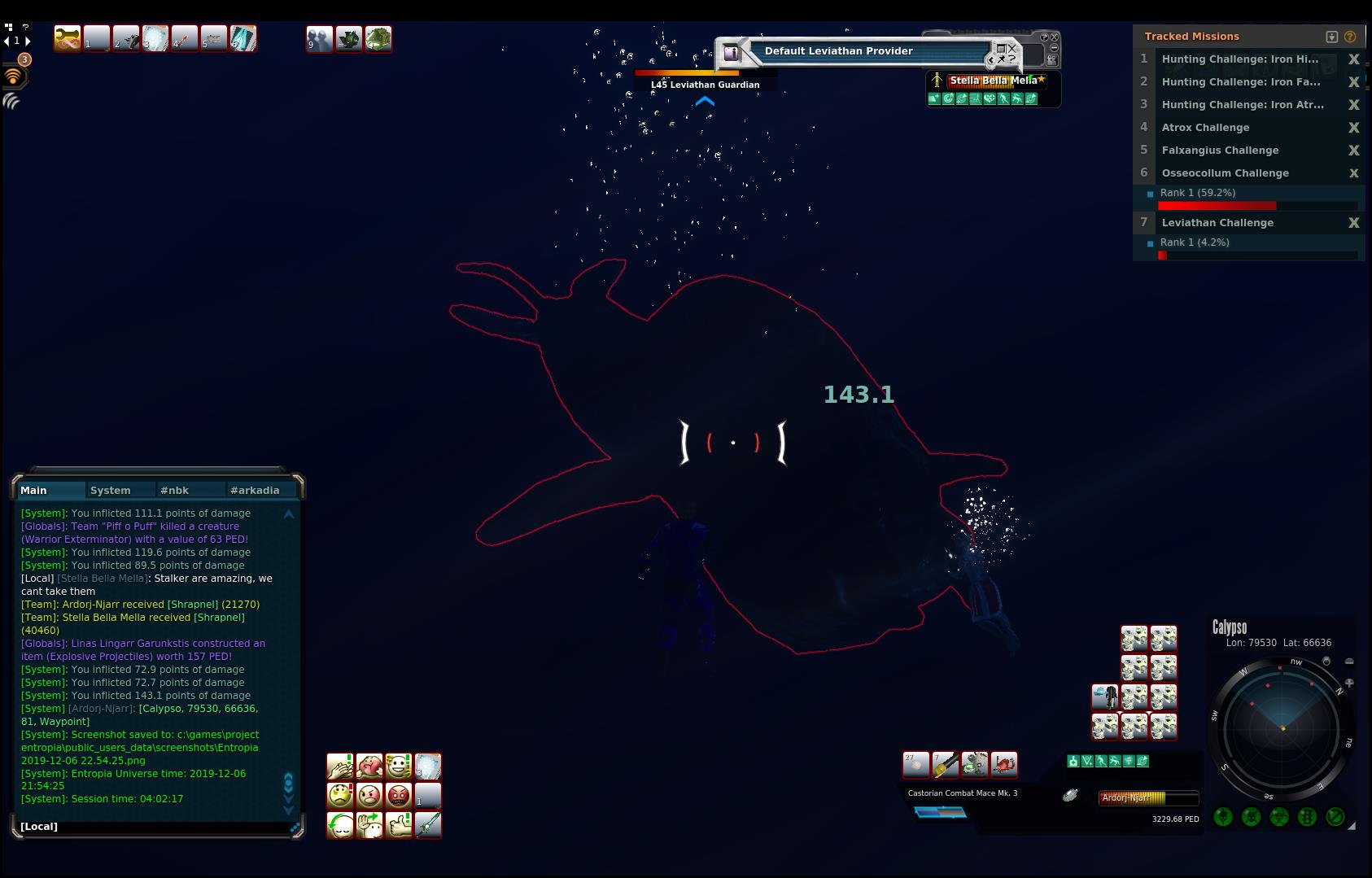Click the two-avatars icon in slot 9
The width and height of the screenshot is (1372, 878).
[319, 39]
